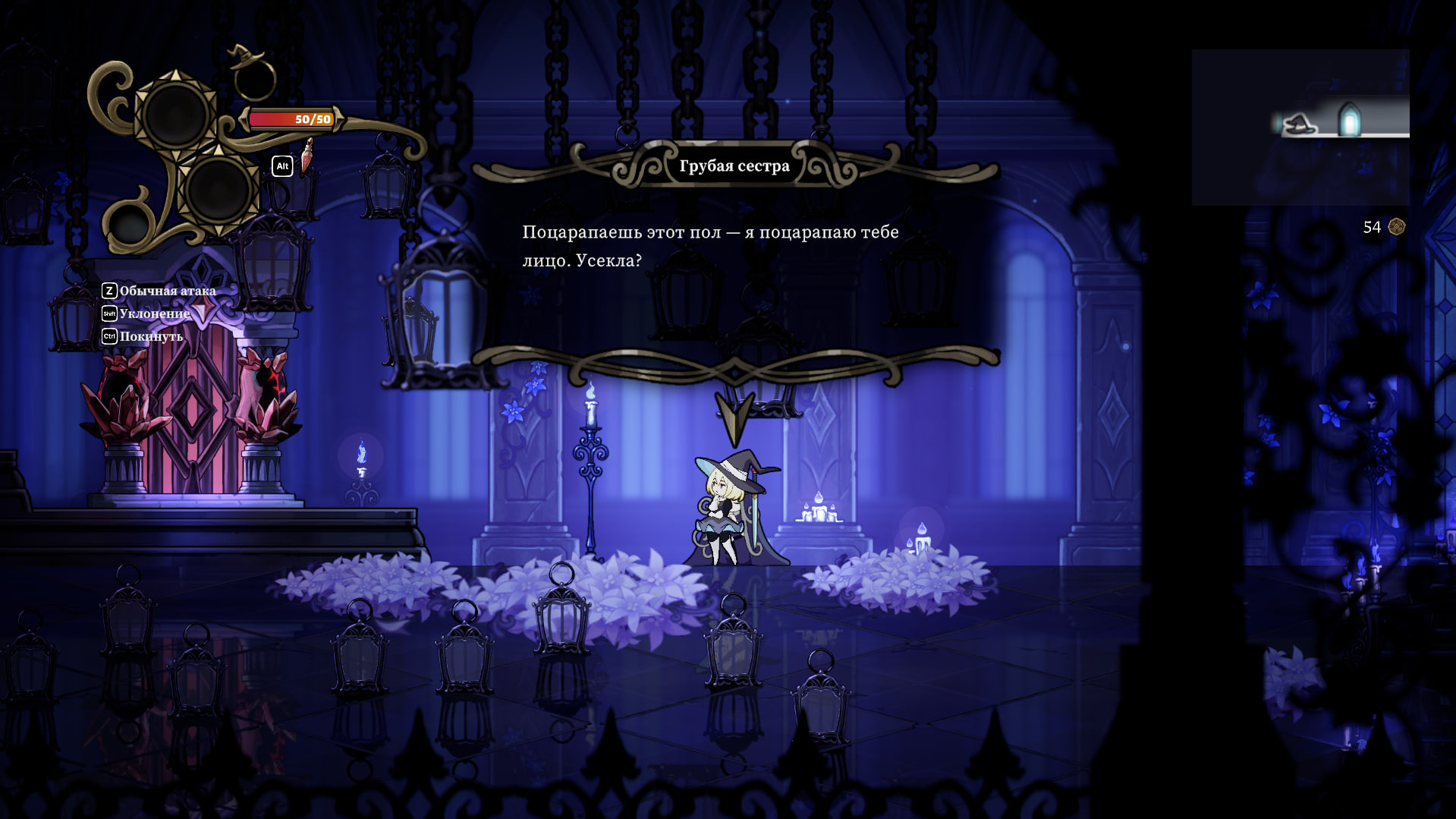Select the glowing door marker on the minimap
The height and width of the screenshot is (819, 1456).
tap(1349, 120)
